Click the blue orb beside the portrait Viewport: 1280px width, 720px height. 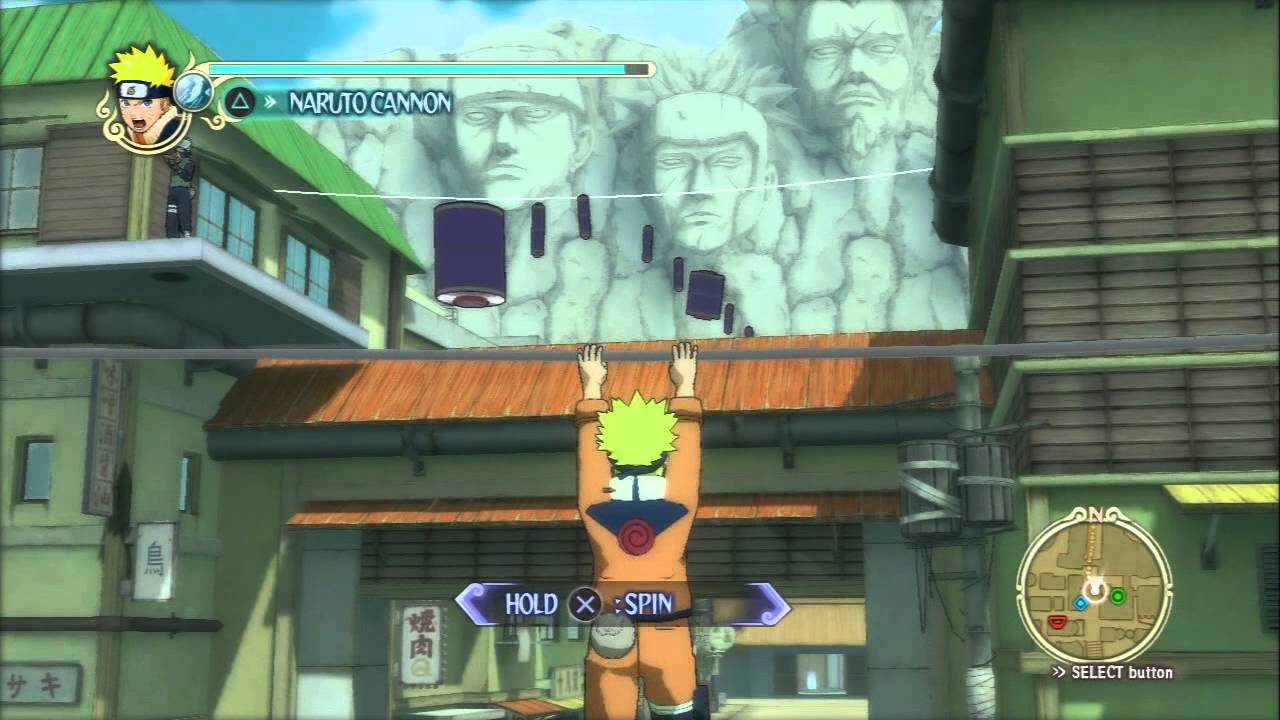(x=193, y=92)
